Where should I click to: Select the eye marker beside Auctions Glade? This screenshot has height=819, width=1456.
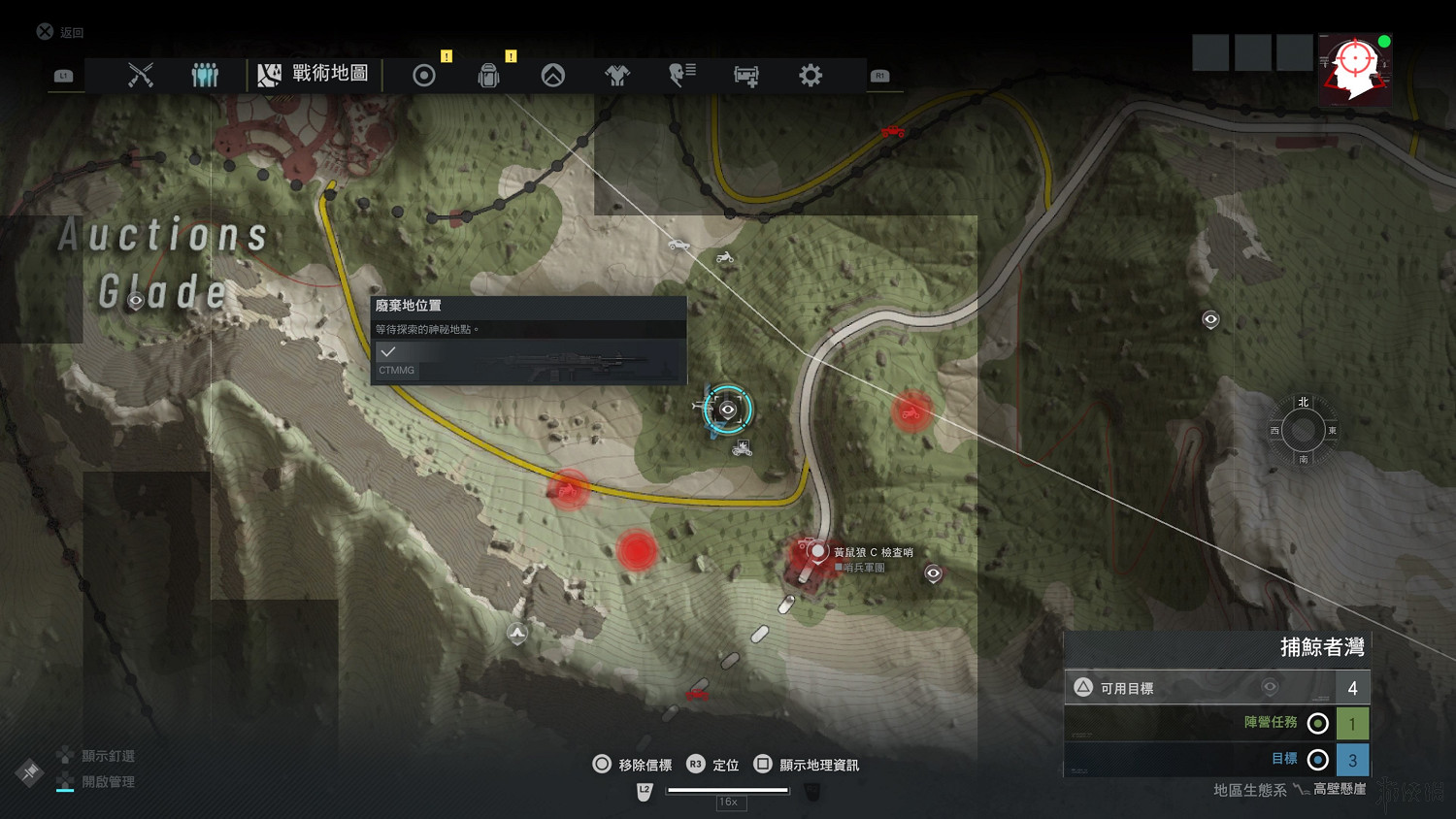tap(136, 301)
